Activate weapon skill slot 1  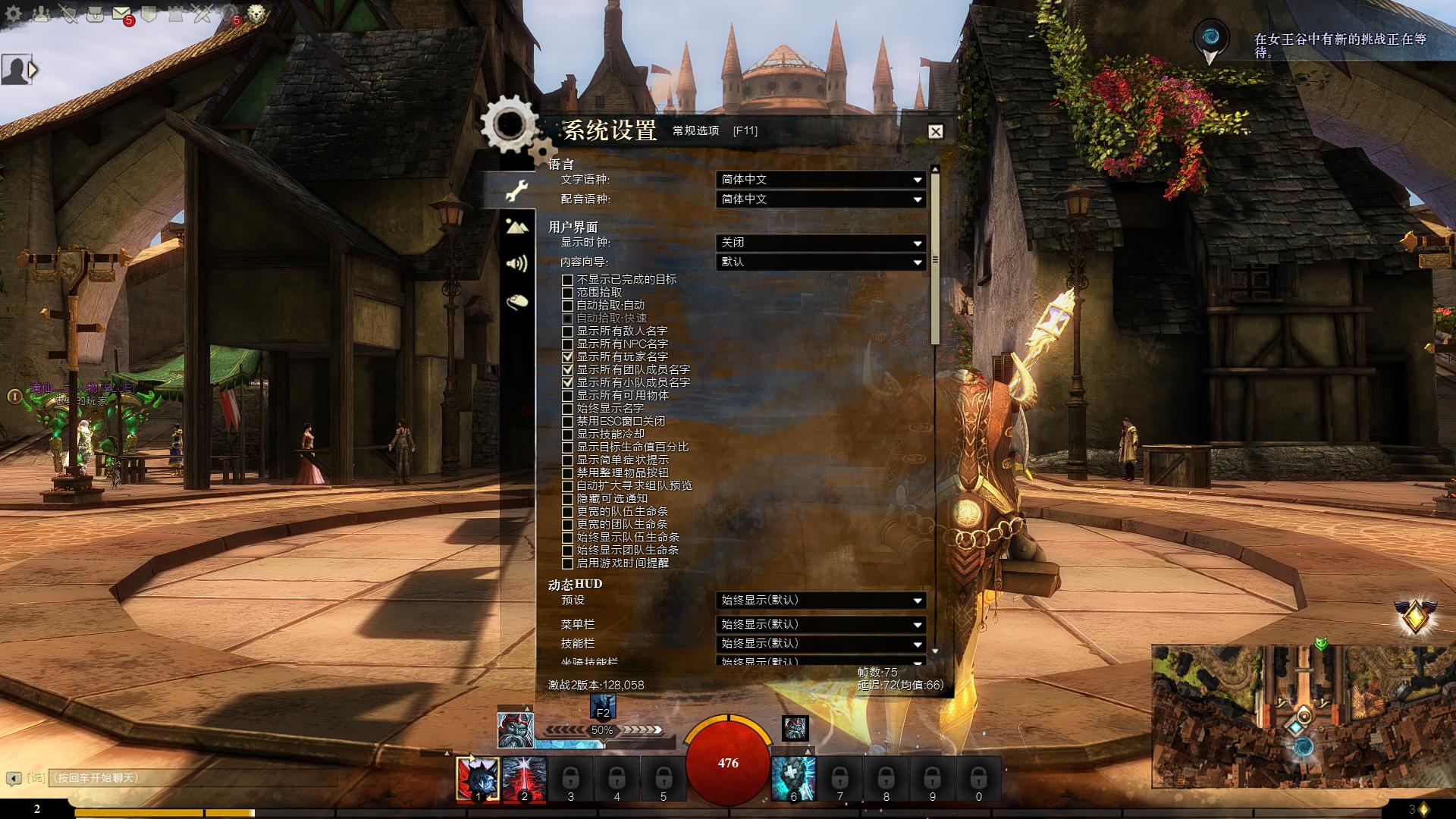coord(478,778)
